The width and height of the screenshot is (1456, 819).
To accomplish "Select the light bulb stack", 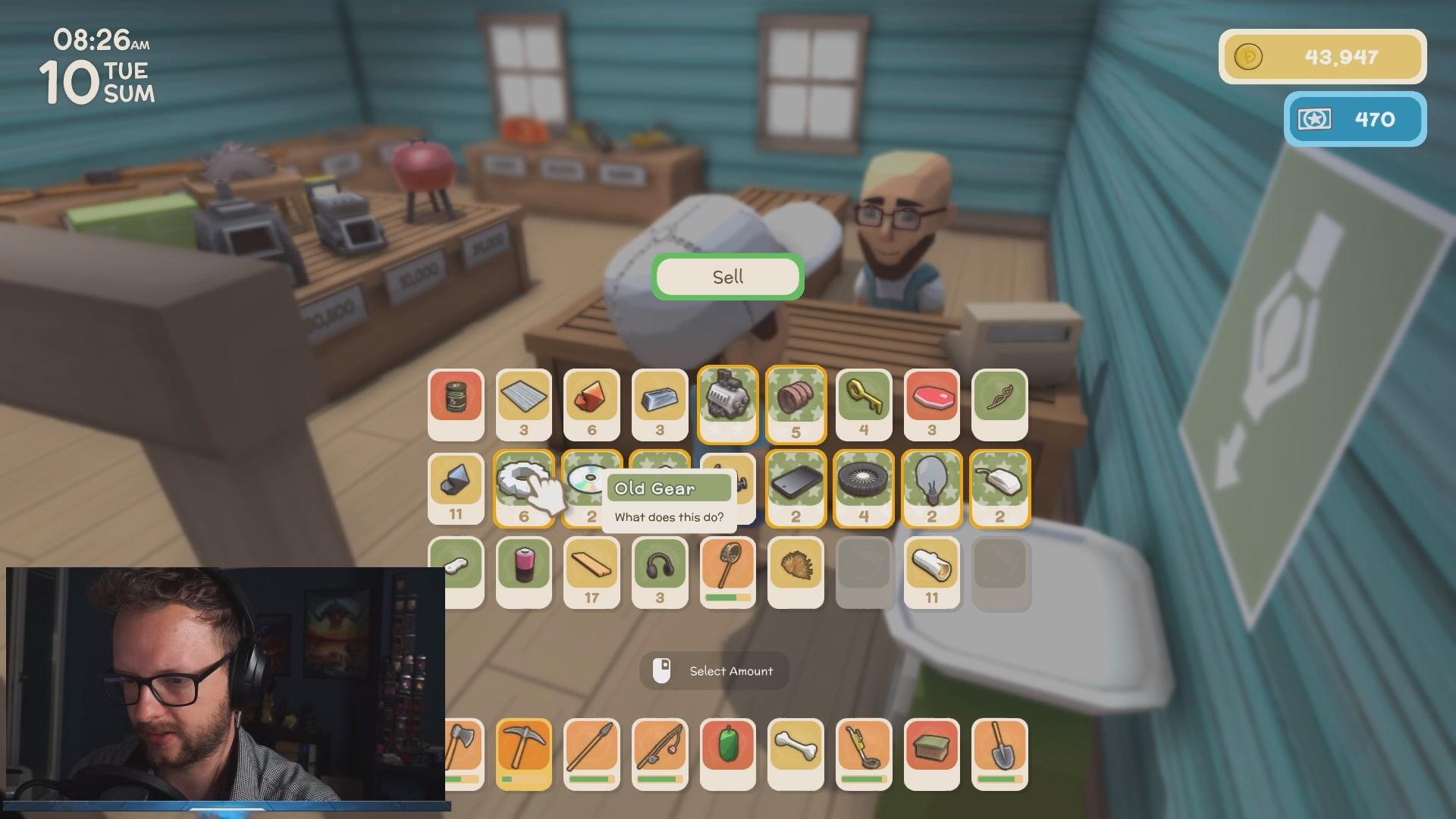I will coord(931,488).
